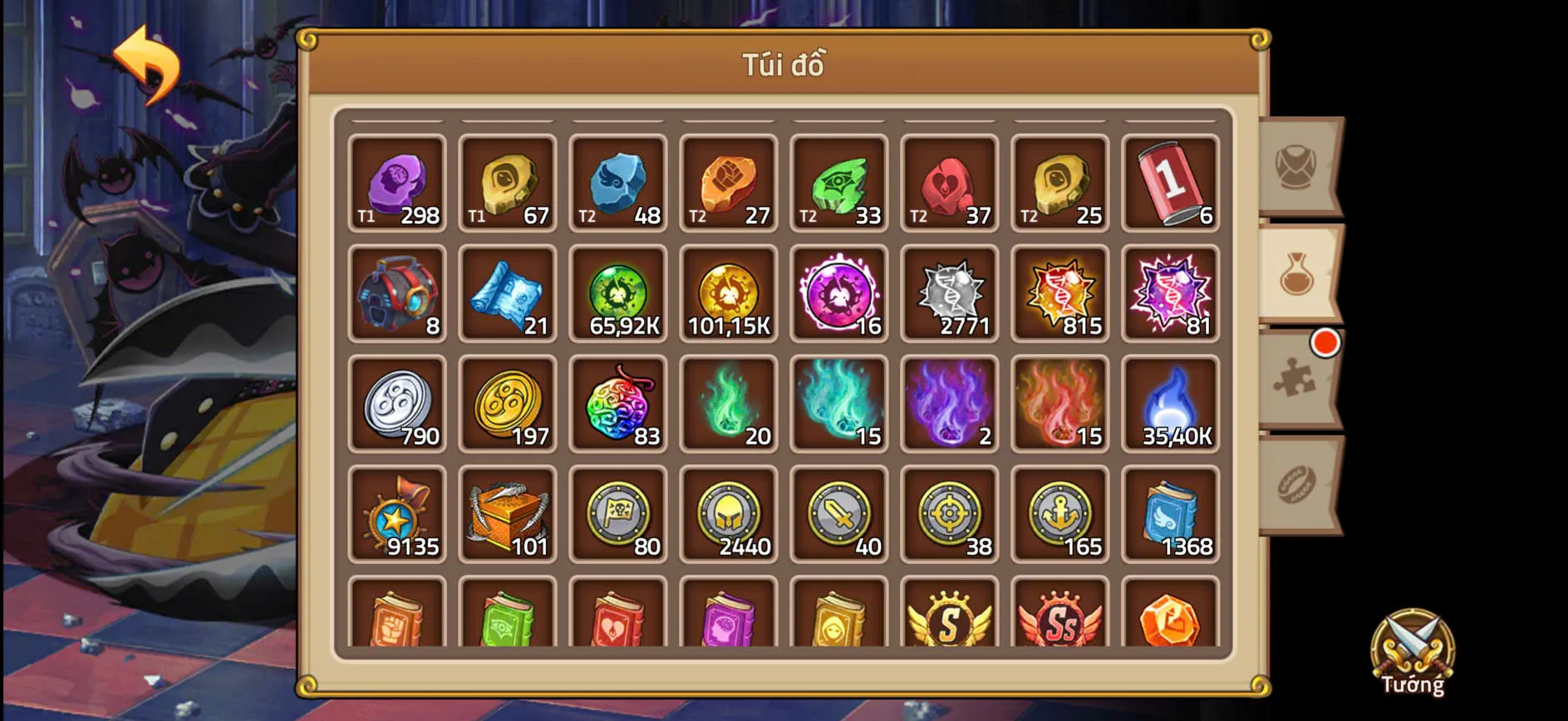Click the blue scroll item numbered 21
Viewport: 1568px width, 721px height.
point(508,292)
